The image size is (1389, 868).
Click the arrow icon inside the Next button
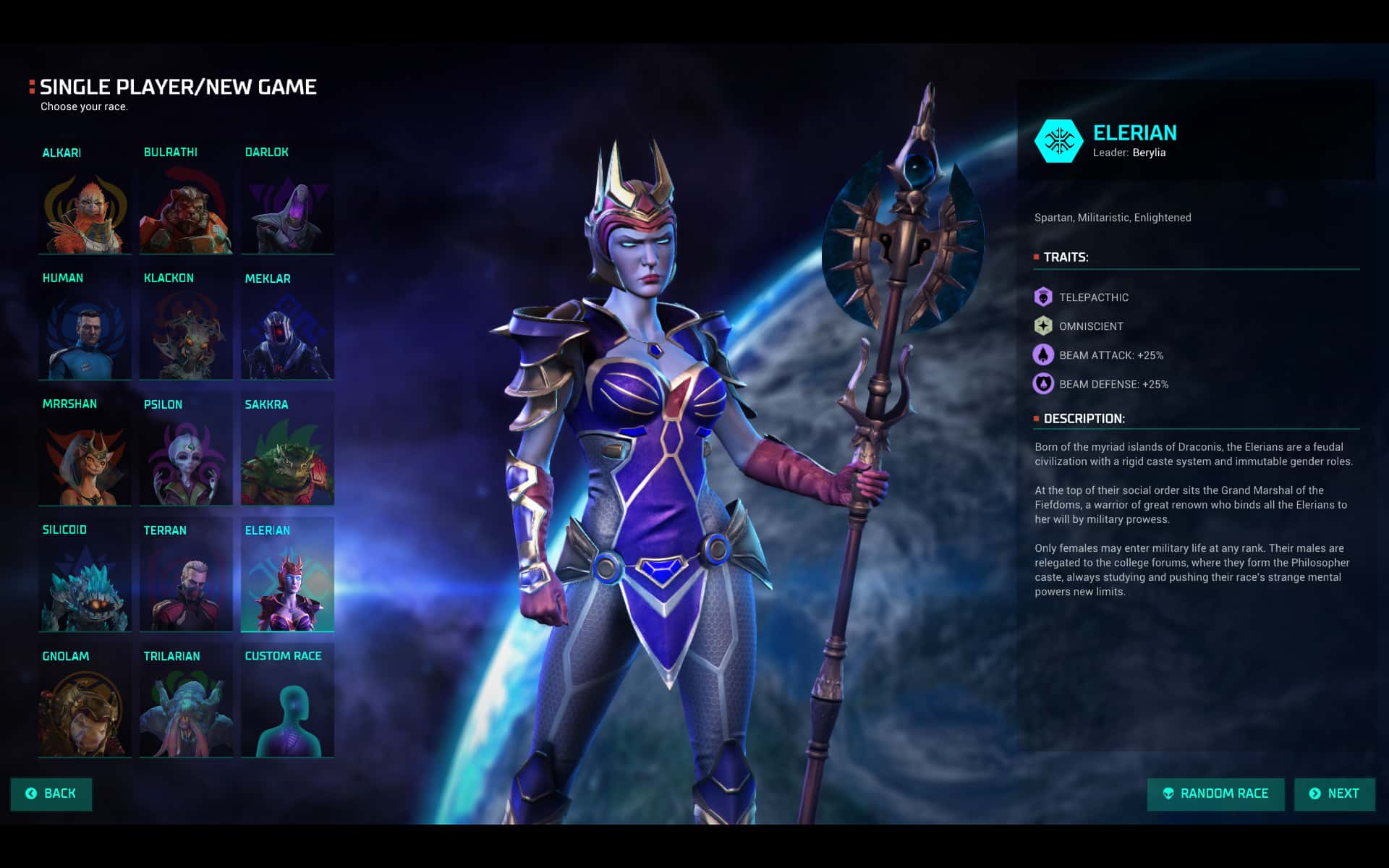click(1314, 793)
